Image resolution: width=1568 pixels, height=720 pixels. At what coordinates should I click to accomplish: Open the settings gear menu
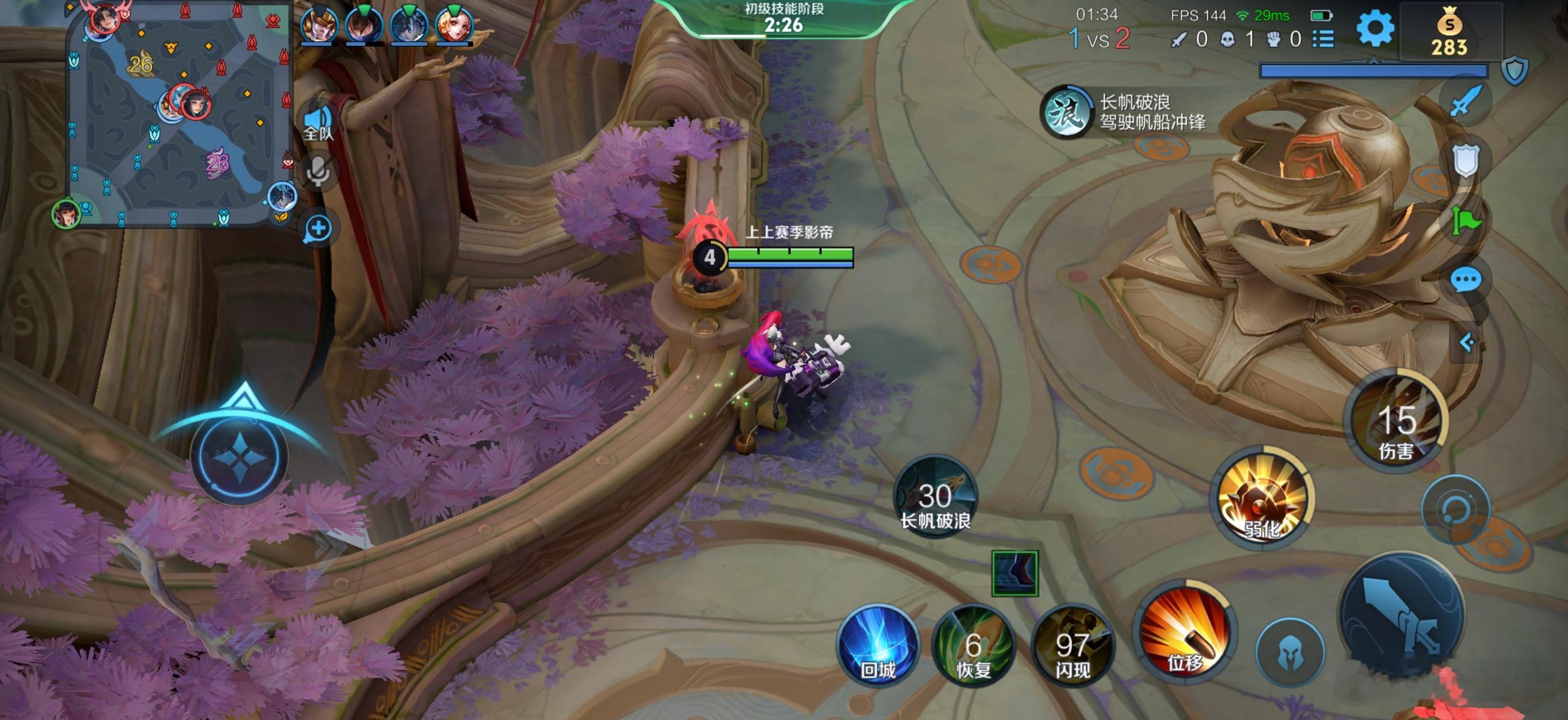click(x=1375, y=28)
